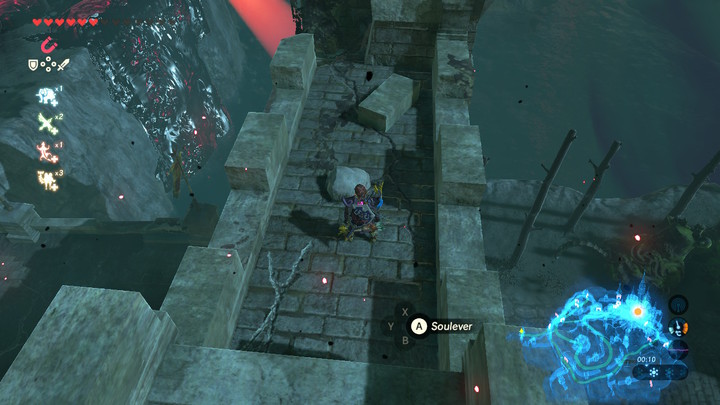The image size is (720, 405).
Task: Check the temperature gauge icon
Action: (x=680, y=326)
